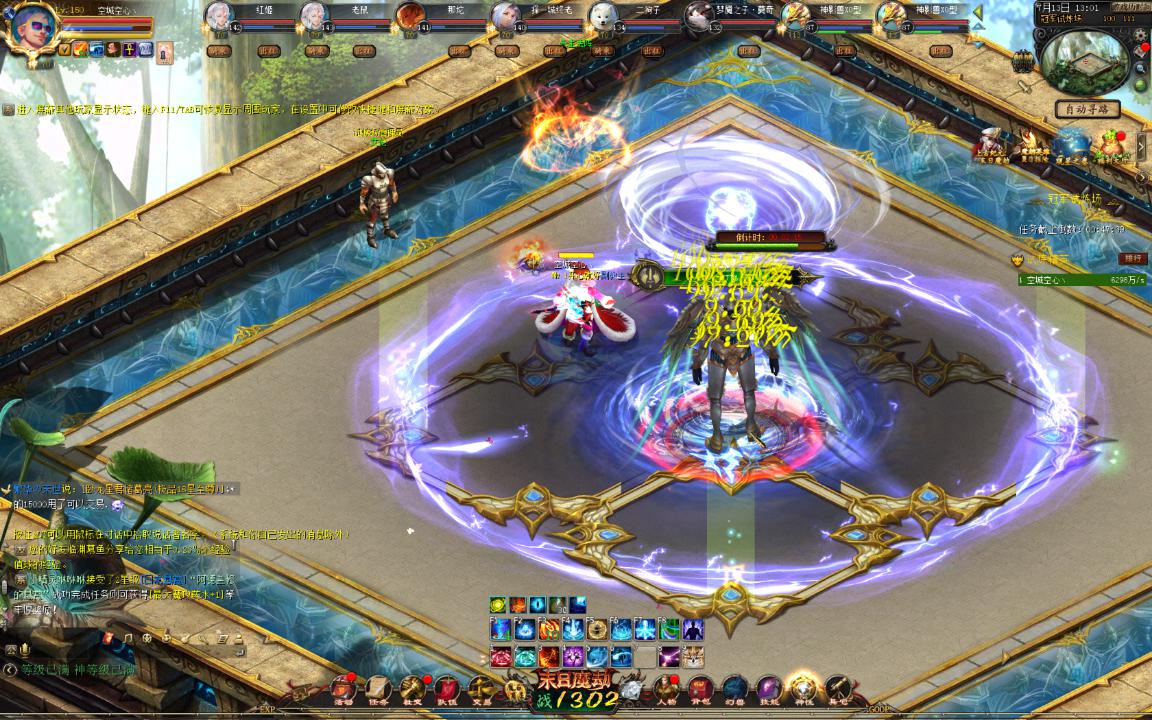Open the 神位 divine rank menu
This screenshot has width=1152, height=720.
click(803, 688)
